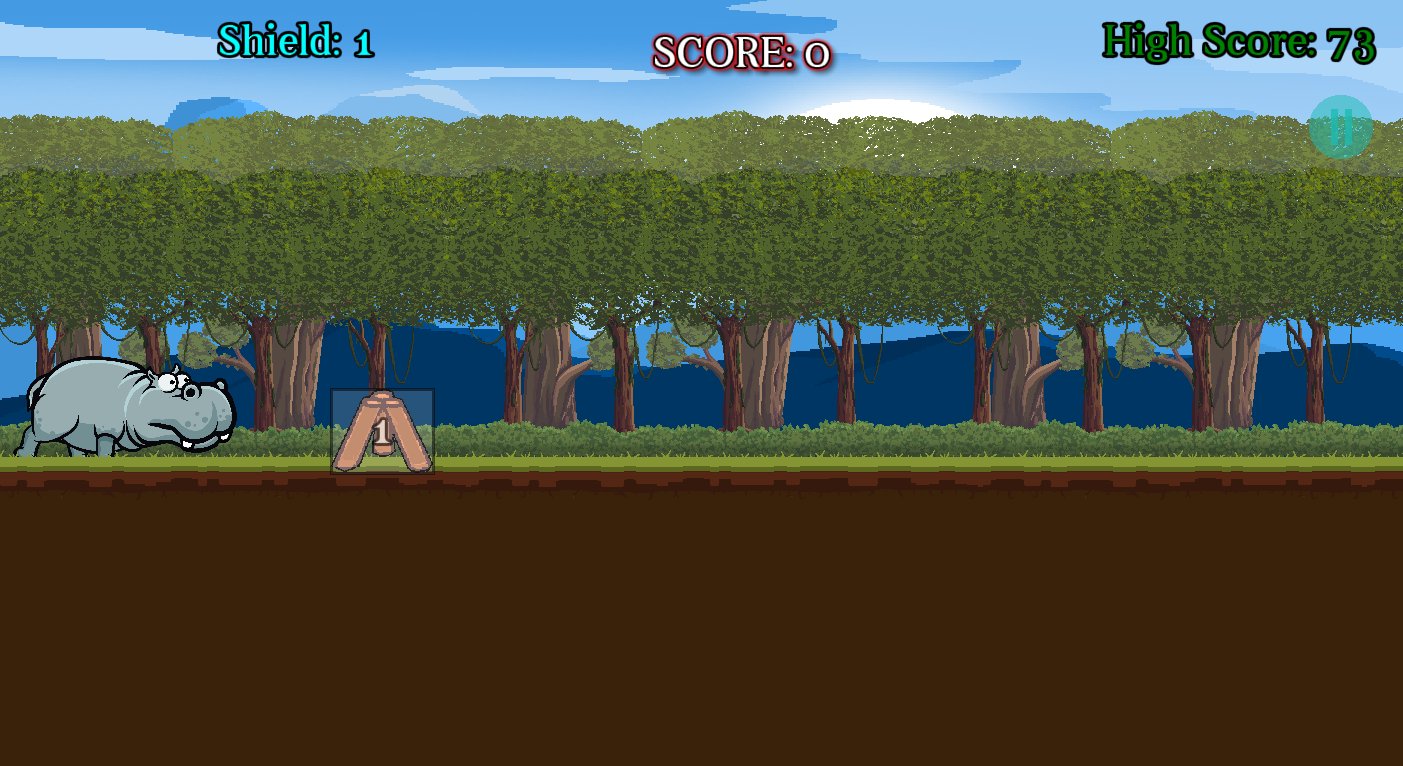
Task: Toggle pause with the circular pause button
Action: click(1340, 128)
